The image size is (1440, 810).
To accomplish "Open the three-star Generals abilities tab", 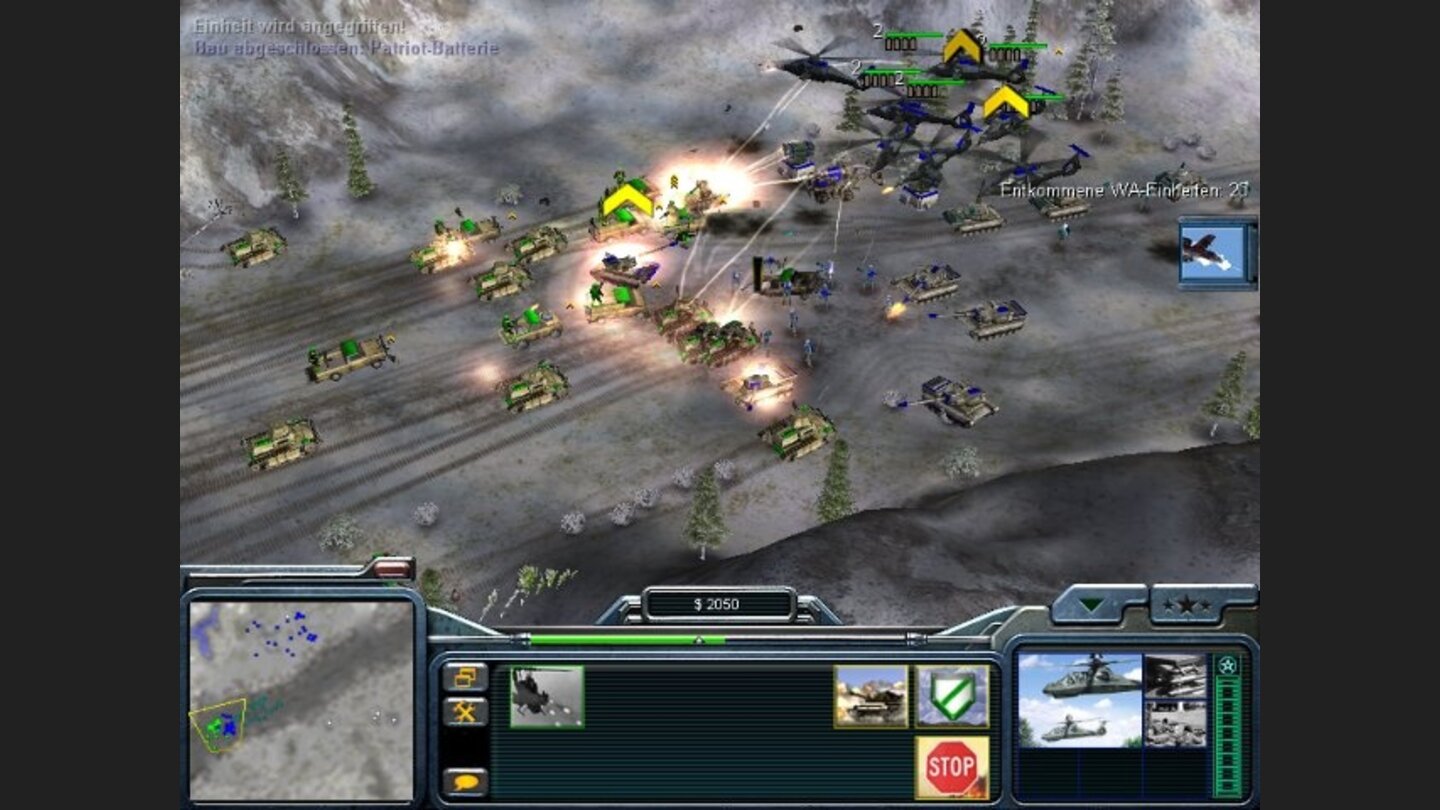I will pyautogui.click(x=1186, y=604).
